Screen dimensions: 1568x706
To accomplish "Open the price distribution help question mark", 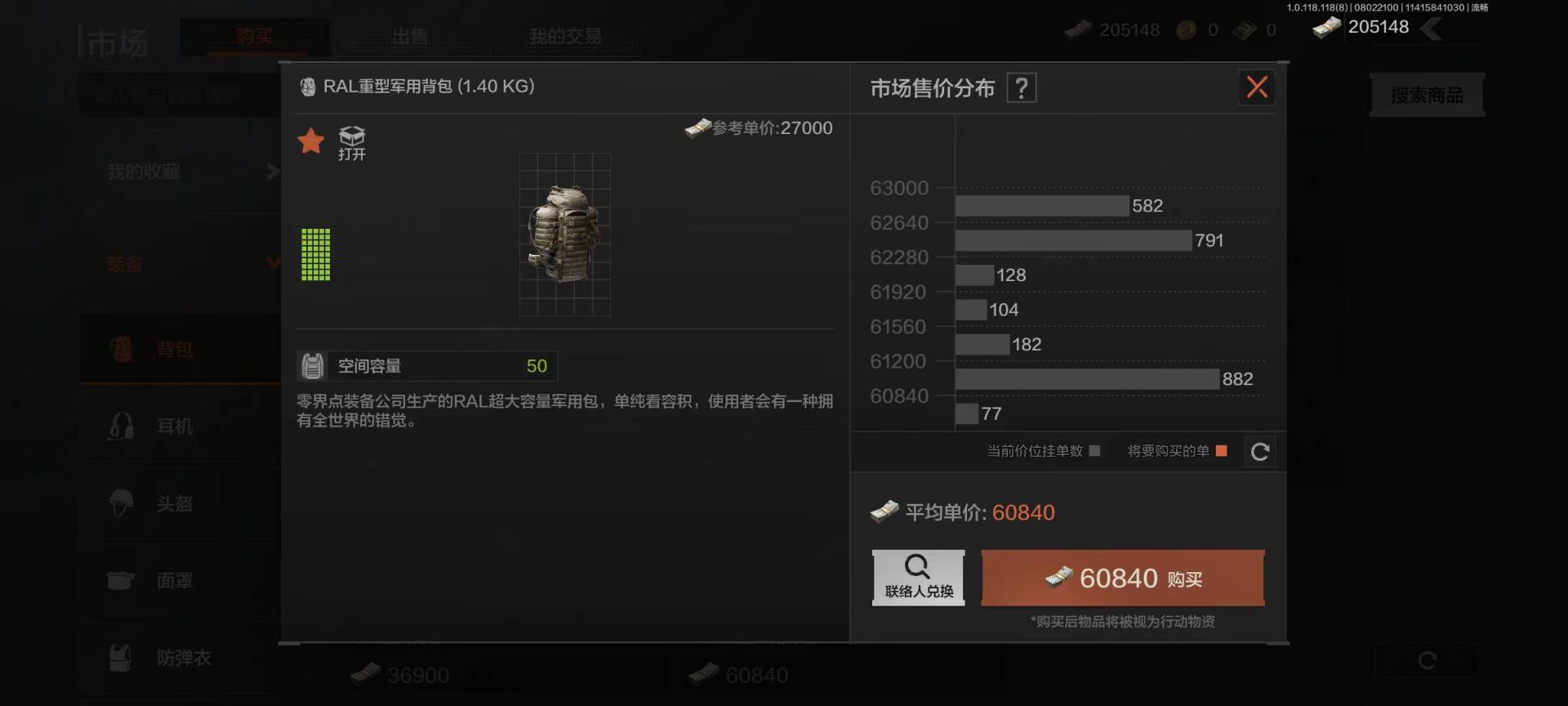I will point(1021,87).
